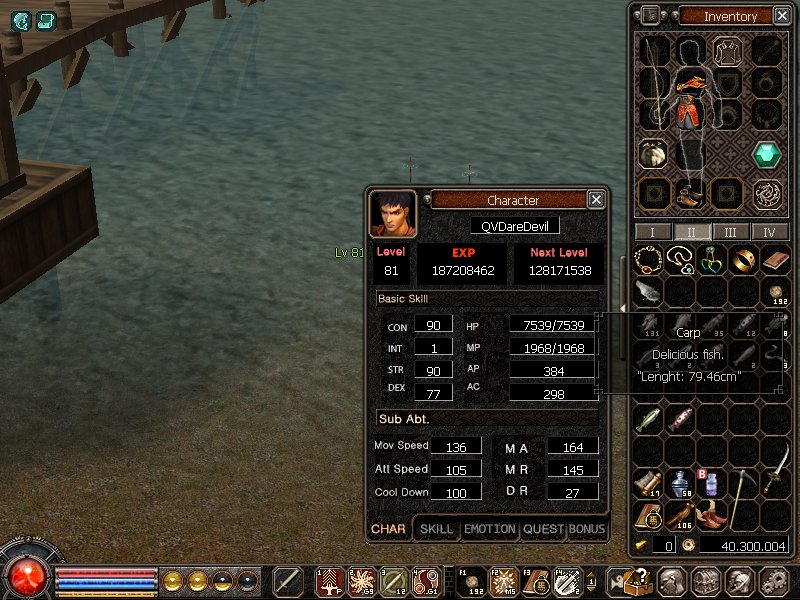The image size is (800, 600).
Task: Switch to the SKILL tab
Action: [x=436, y=529]
